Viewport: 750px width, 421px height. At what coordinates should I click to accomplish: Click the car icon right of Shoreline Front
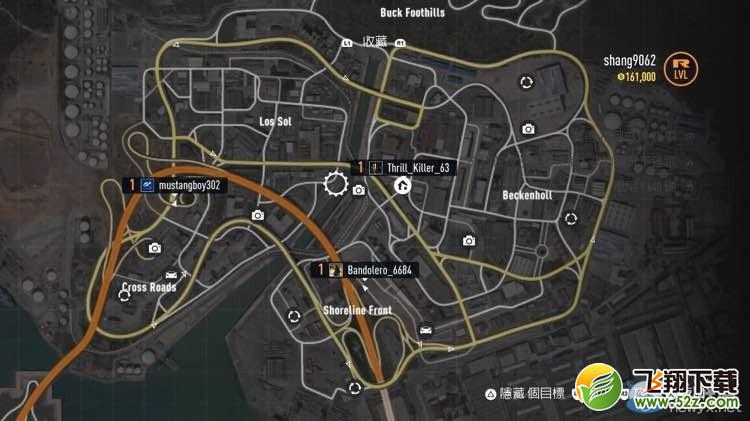click(426, 331)
